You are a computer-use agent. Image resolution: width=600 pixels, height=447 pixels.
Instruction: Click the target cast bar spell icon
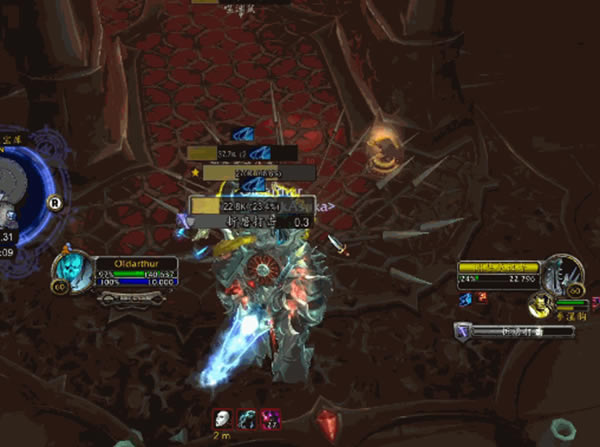tap(462, 331)
